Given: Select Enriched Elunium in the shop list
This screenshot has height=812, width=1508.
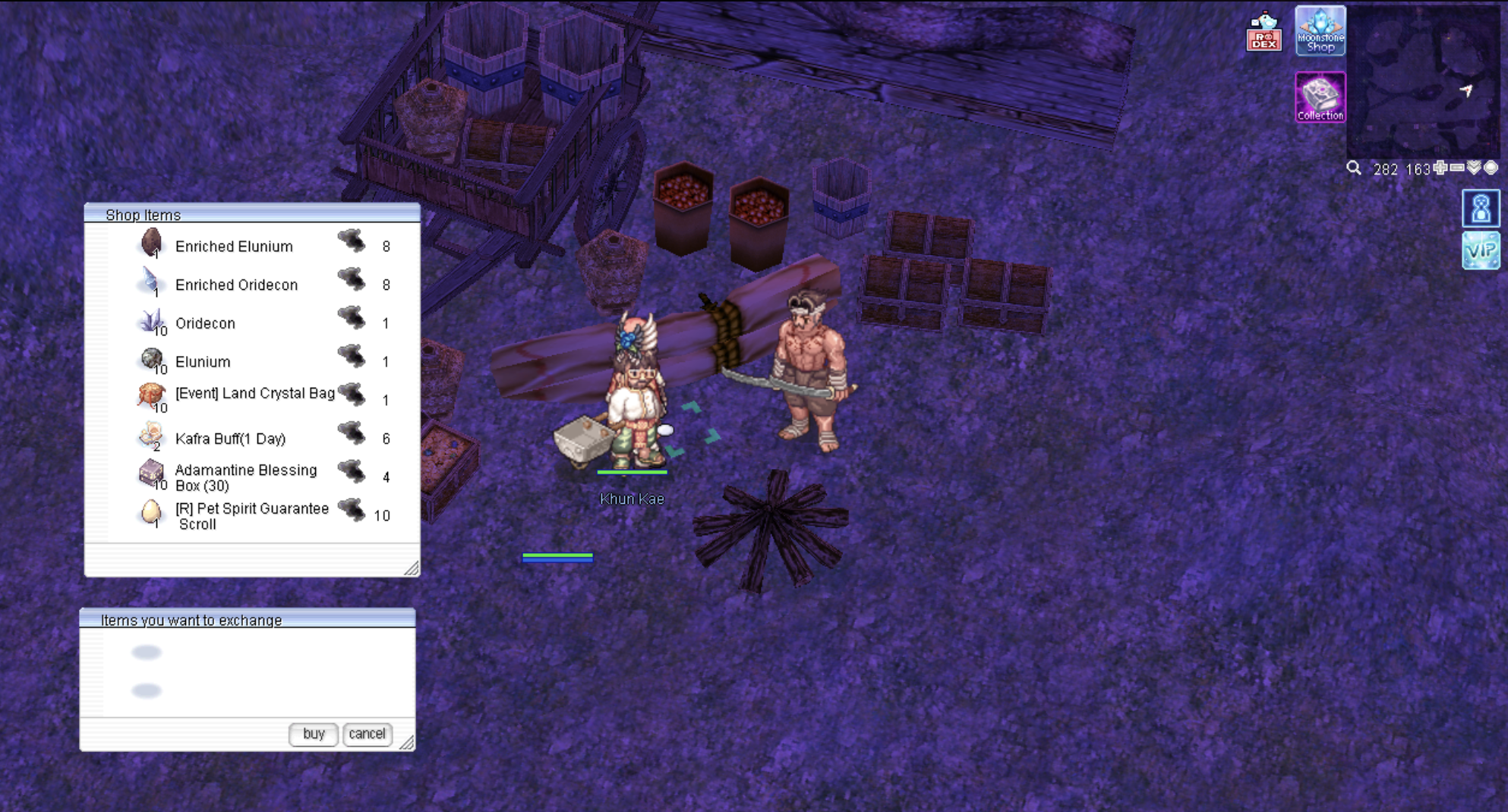Looking at the screenshot, I should pyautogui.click(x=233, y=247).
